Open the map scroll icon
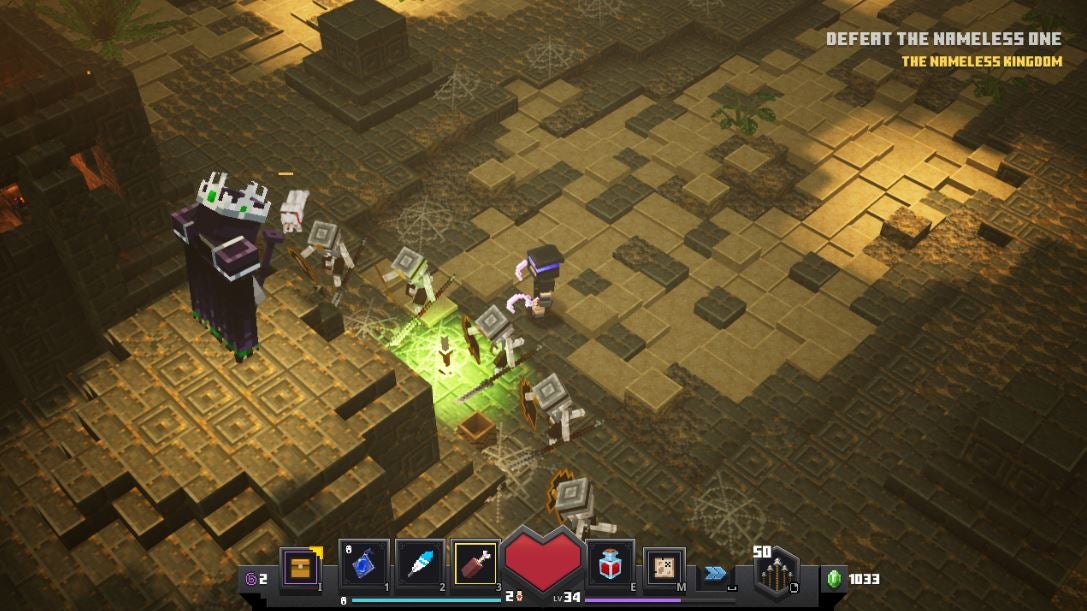The image size is (1087, 611). click(663, 567)
